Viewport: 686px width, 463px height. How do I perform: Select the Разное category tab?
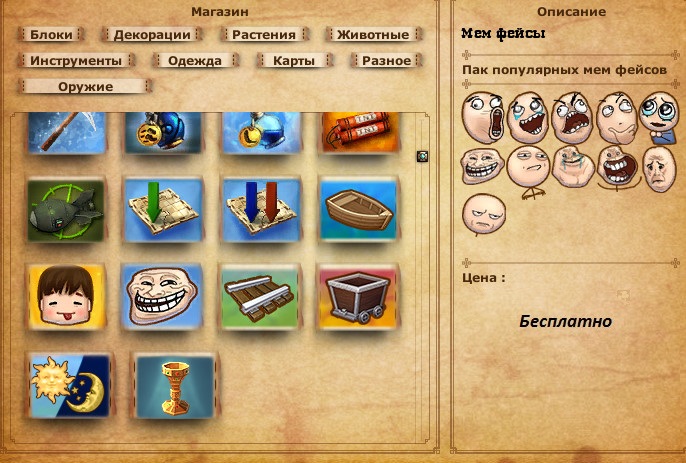click(385, 60)
